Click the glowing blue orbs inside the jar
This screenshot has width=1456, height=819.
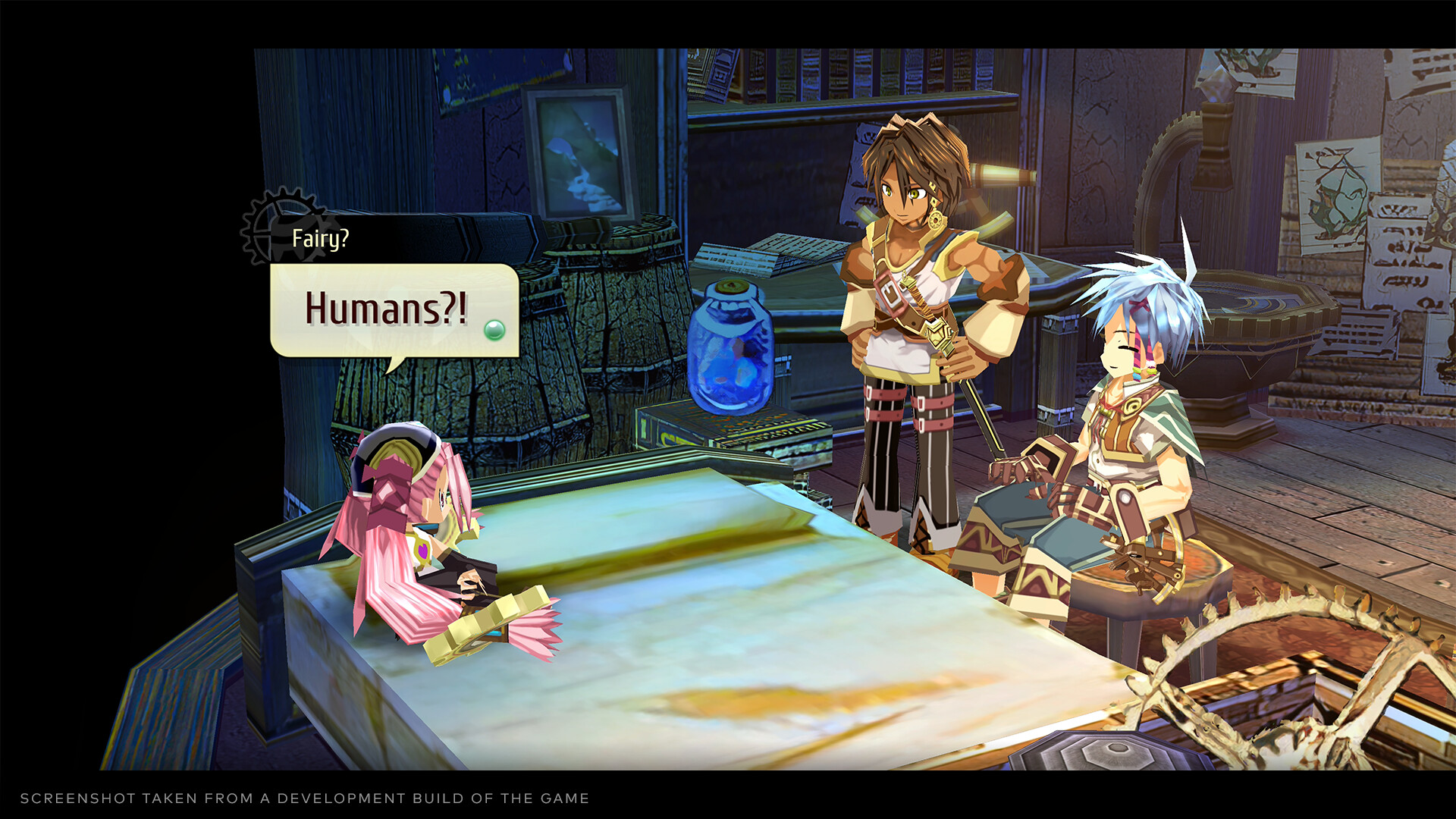coord(730,372)
